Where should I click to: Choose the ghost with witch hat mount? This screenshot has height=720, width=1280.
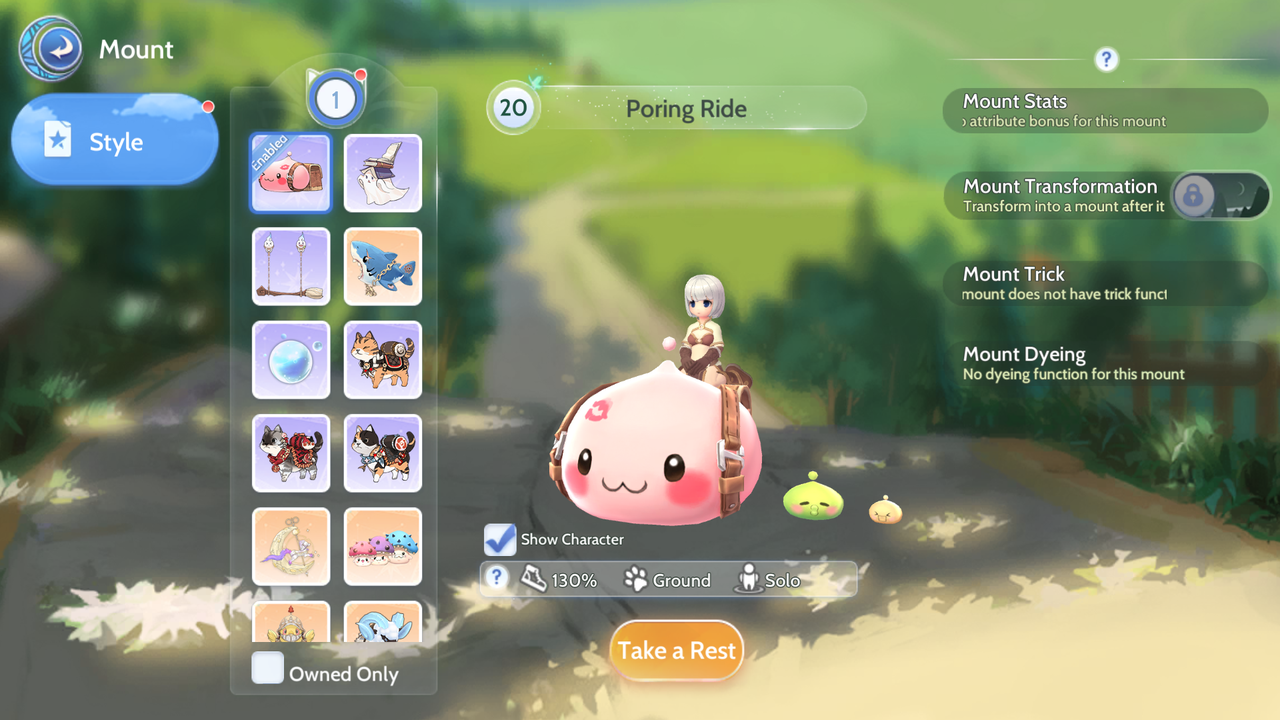383,173
